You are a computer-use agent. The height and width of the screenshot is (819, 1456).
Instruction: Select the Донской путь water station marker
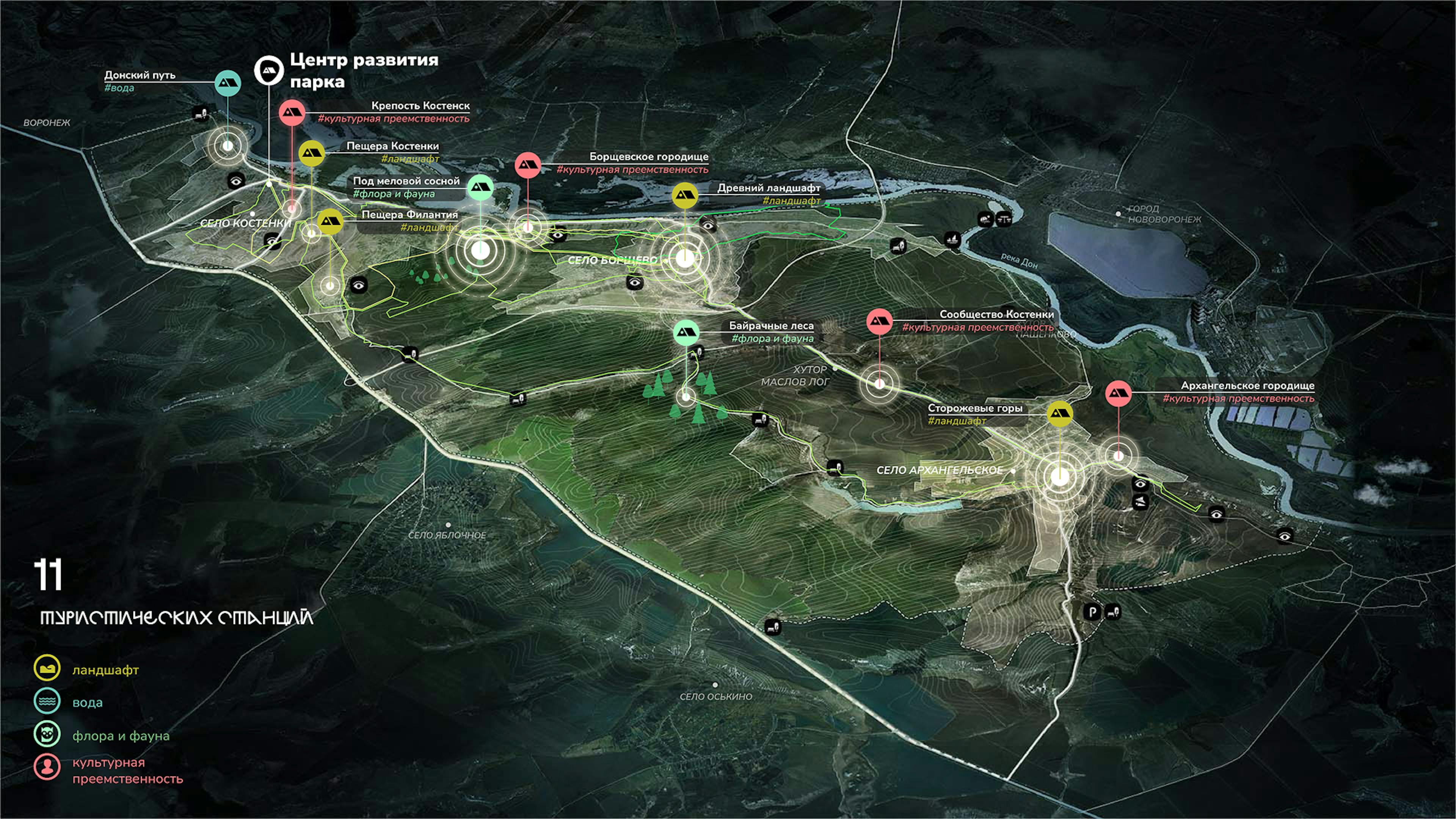pos(228,83)
